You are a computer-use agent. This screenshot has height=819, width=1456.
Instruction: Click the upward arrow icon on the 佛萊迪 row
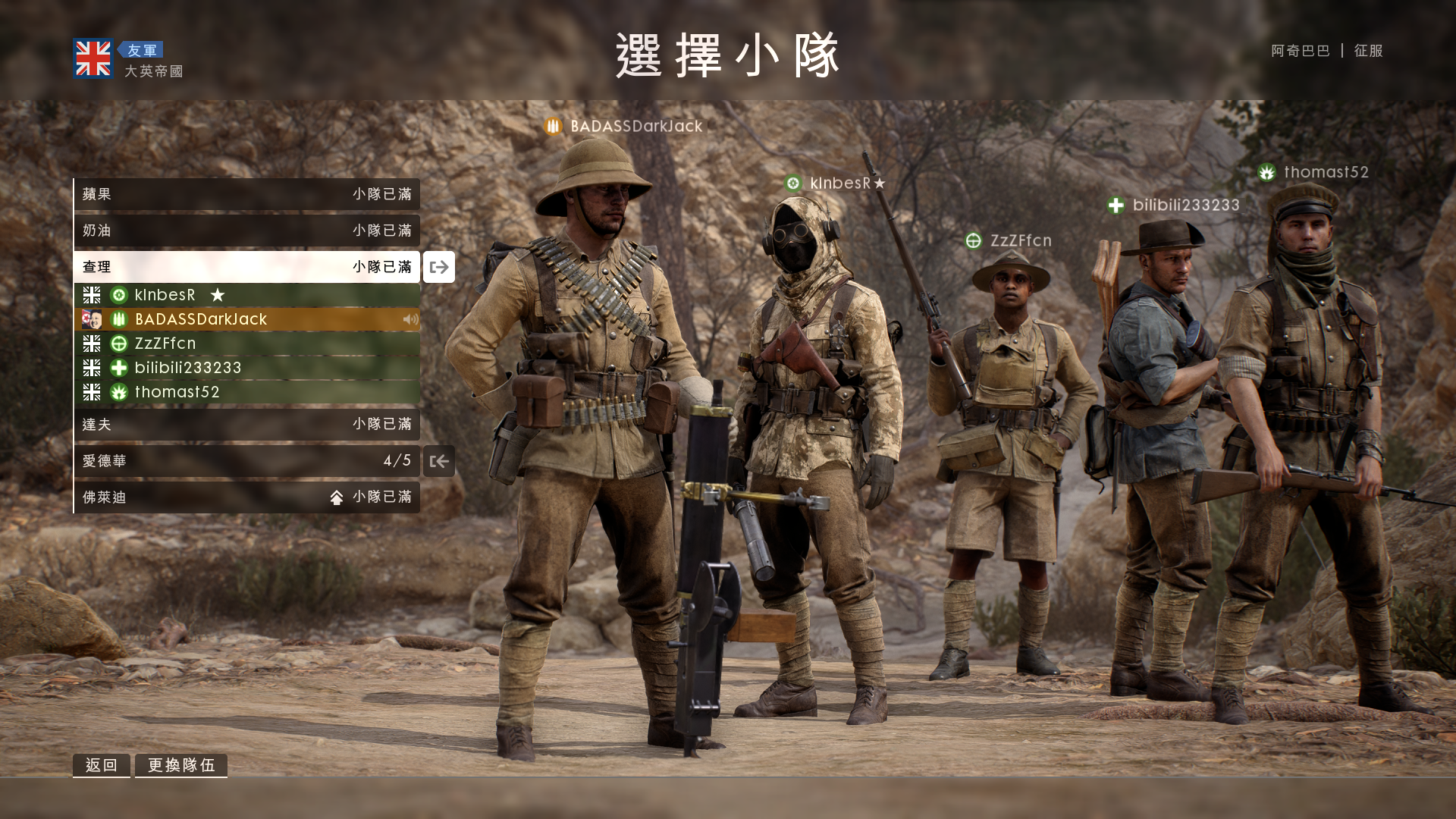click(x=338, y=497)
